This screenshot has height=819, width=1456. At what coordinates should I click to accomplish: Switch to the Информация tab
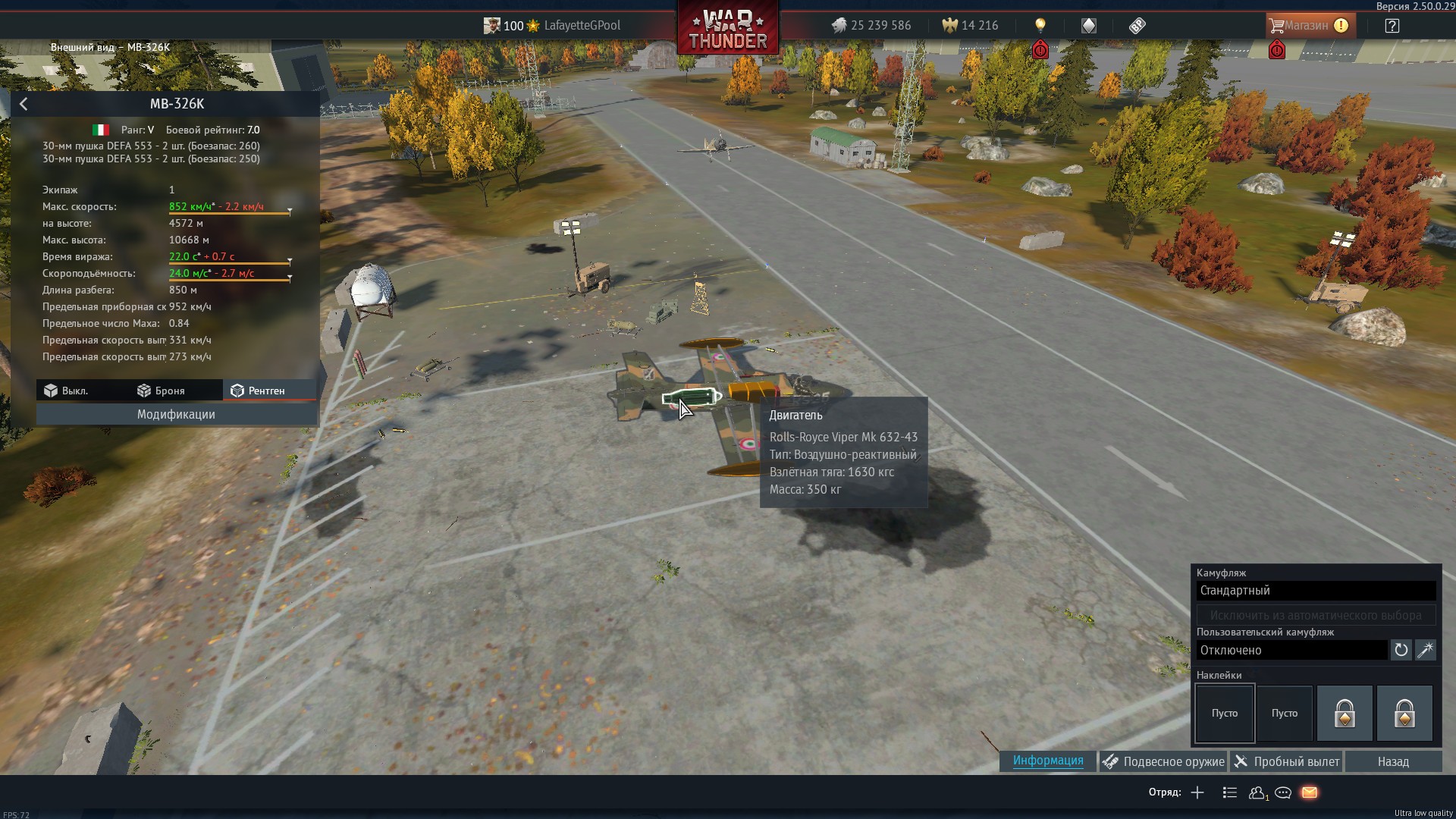click(x=1047, y=761)
